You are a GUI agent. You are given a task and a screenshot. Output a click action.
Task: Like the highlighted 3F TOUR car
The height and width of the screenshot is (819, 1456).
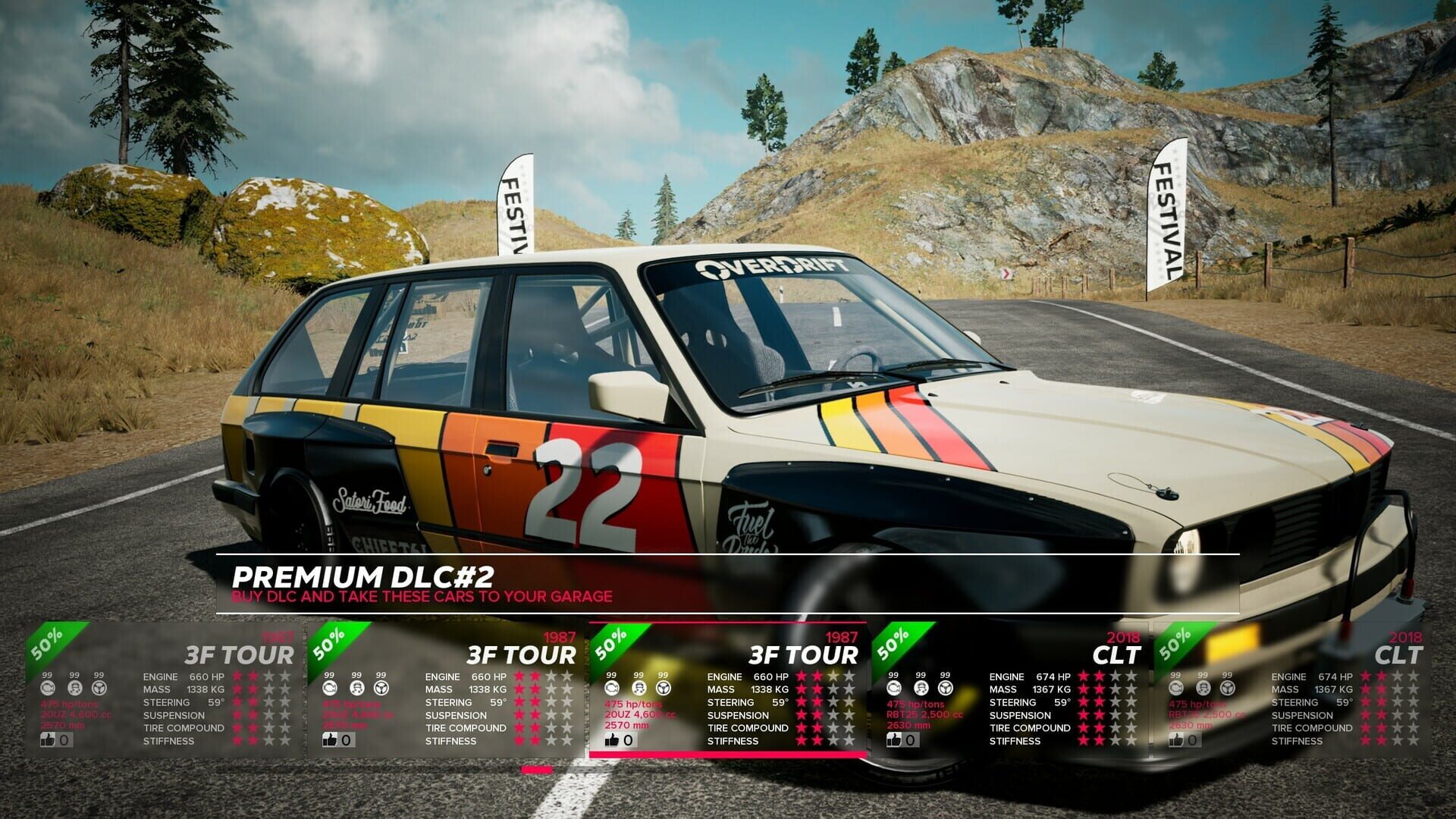pyautogui.click(x=613, y=740)
